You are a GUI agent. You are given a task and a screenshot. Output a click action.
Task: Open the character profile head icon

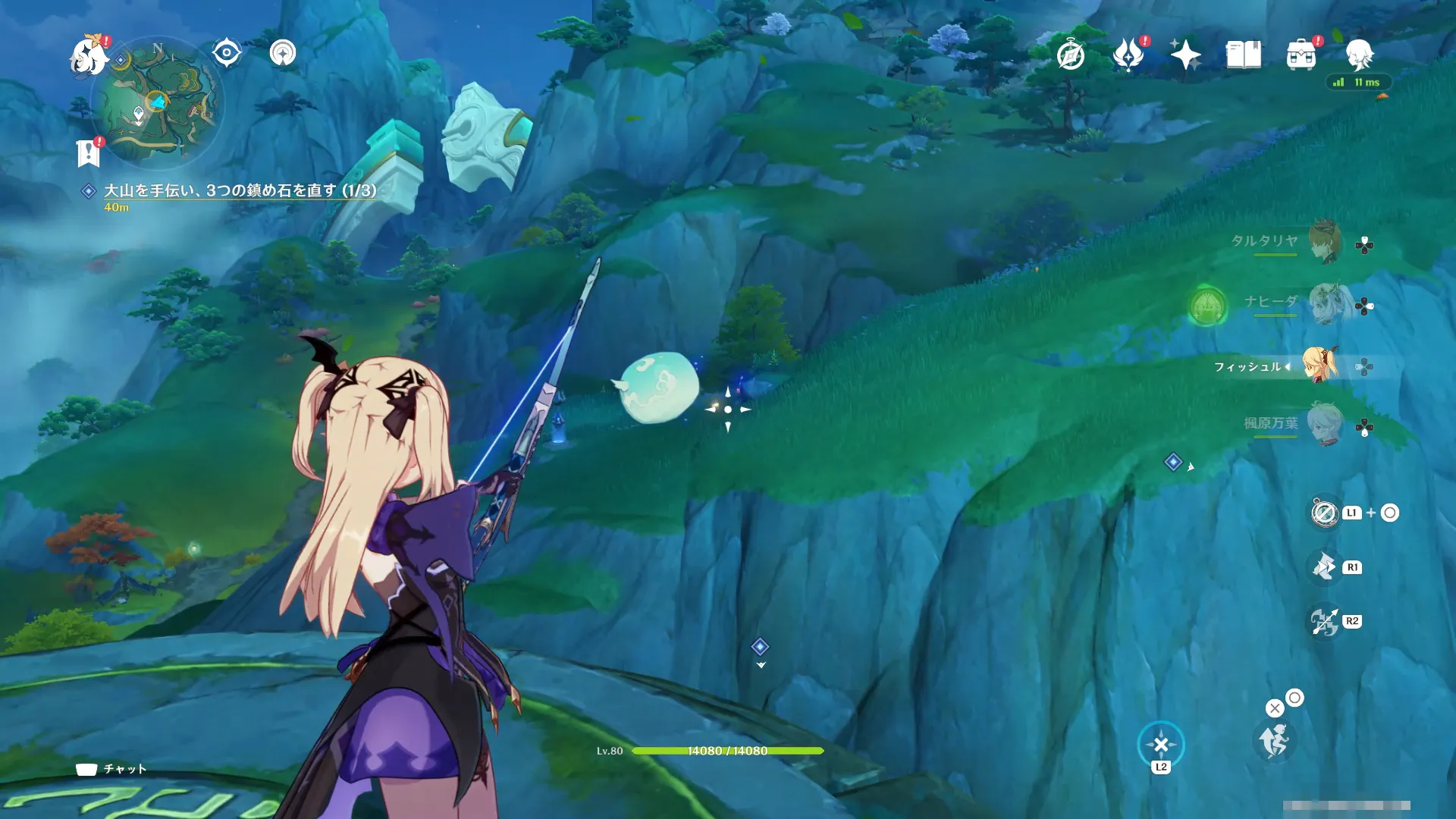tap(1359, 55)
